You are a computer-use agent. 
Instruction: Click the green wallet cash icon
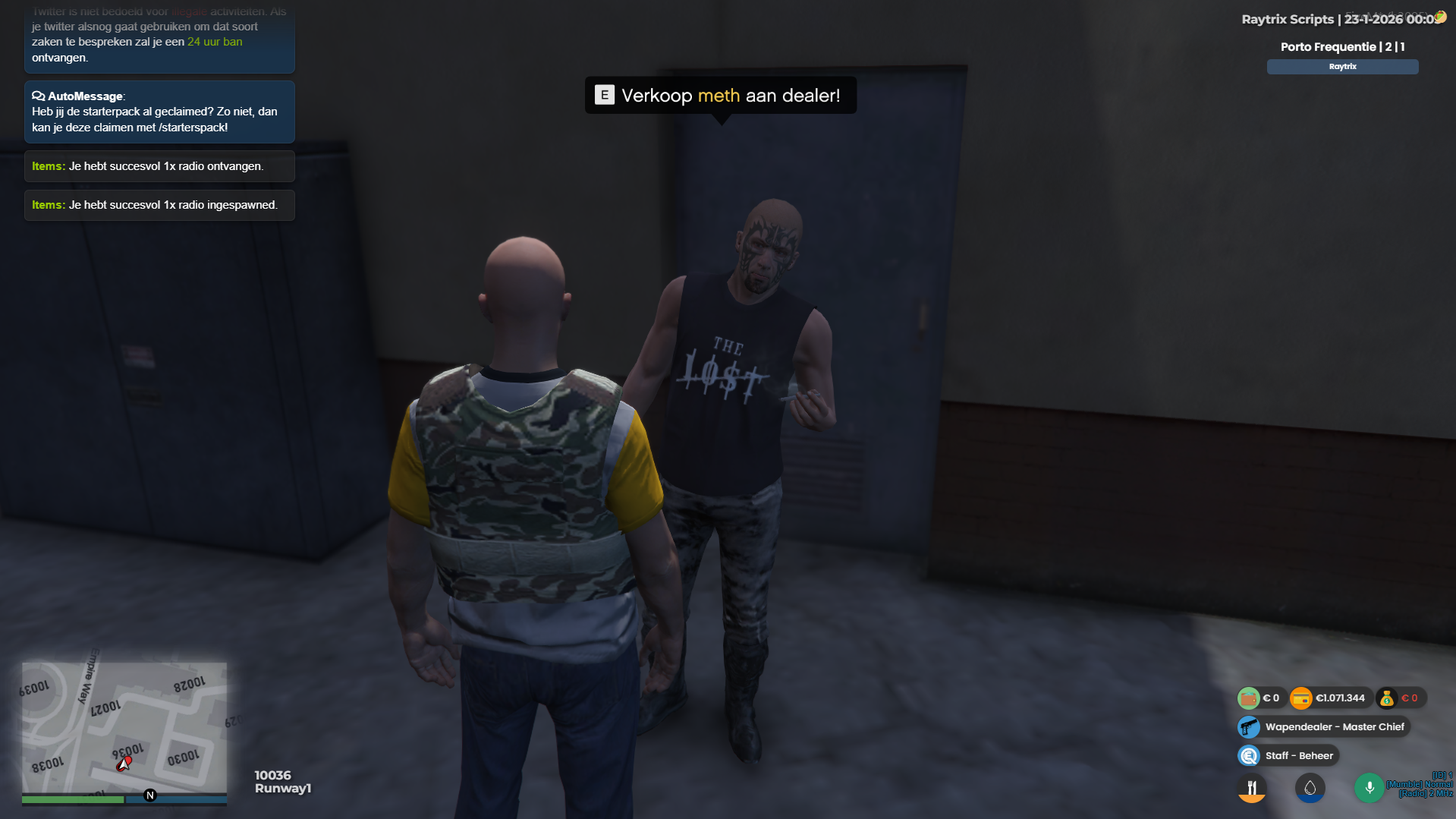[1250, 698]
